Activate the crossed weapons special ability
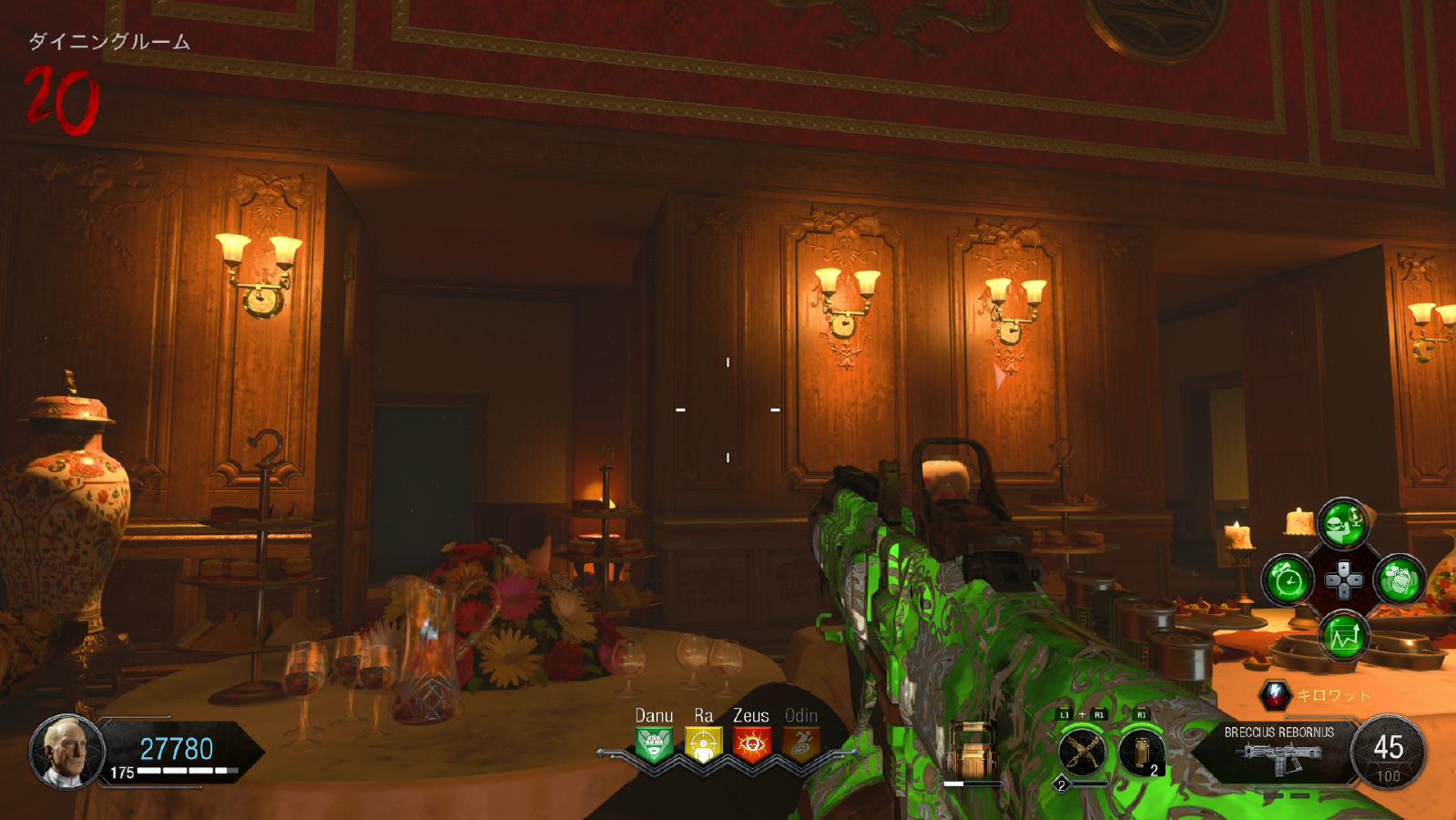The height and width of the screenshot is (820, 1456). point(1082,752)
